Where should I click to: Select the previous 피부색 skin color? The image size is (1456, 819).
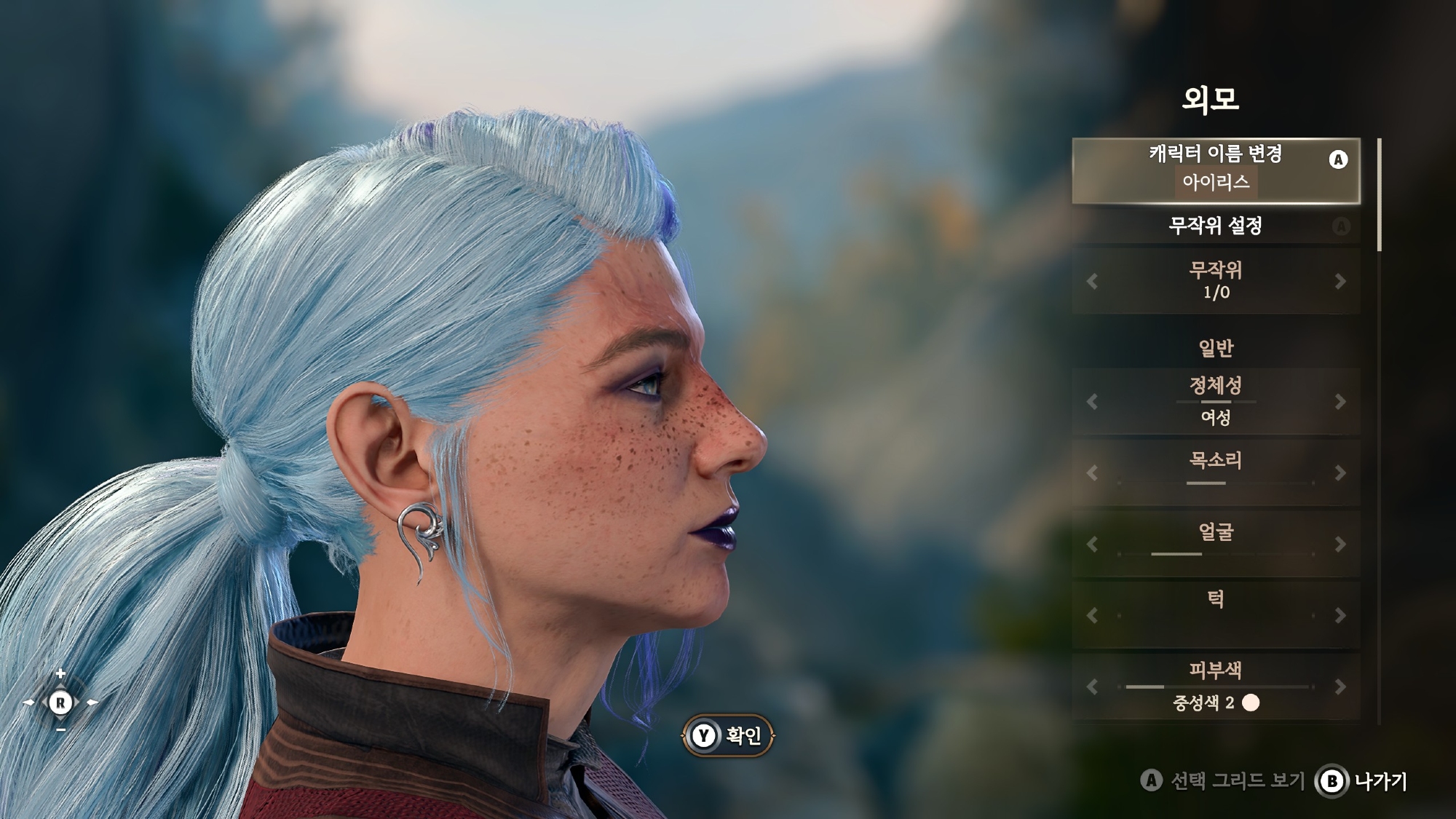click(1091, 687)
